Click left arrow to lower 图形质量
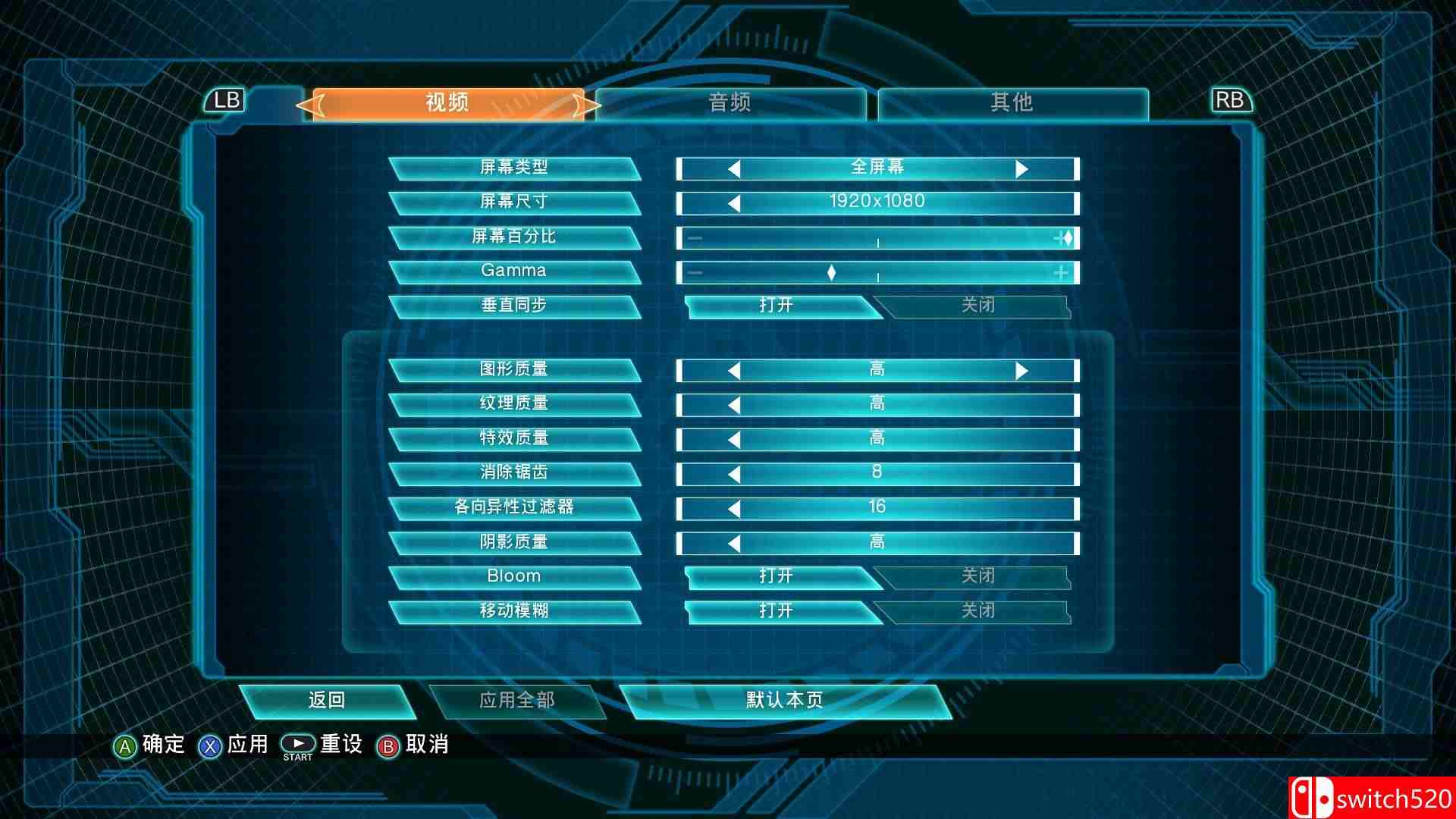The width and height of the screenshot is (1456, 819). tap(733, 369)
